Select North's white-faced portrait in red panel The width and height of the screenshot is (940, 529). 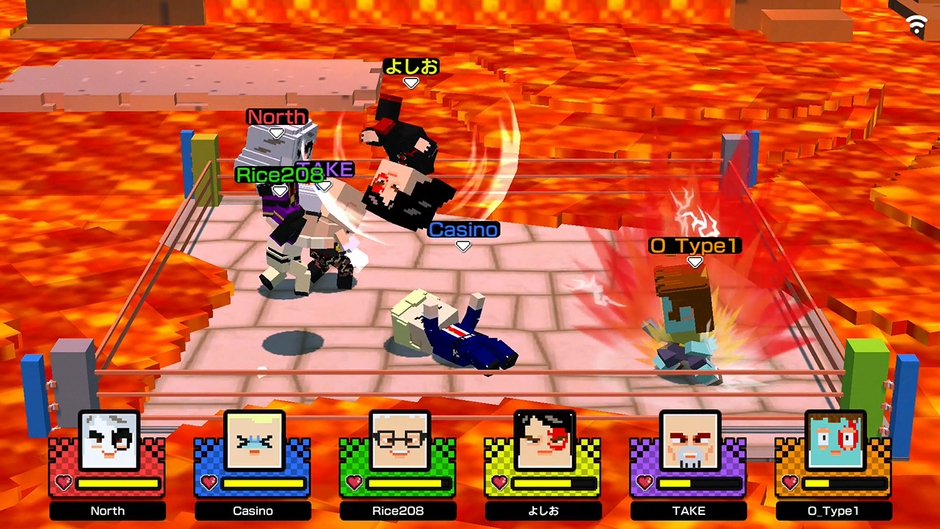click(109, 440)
